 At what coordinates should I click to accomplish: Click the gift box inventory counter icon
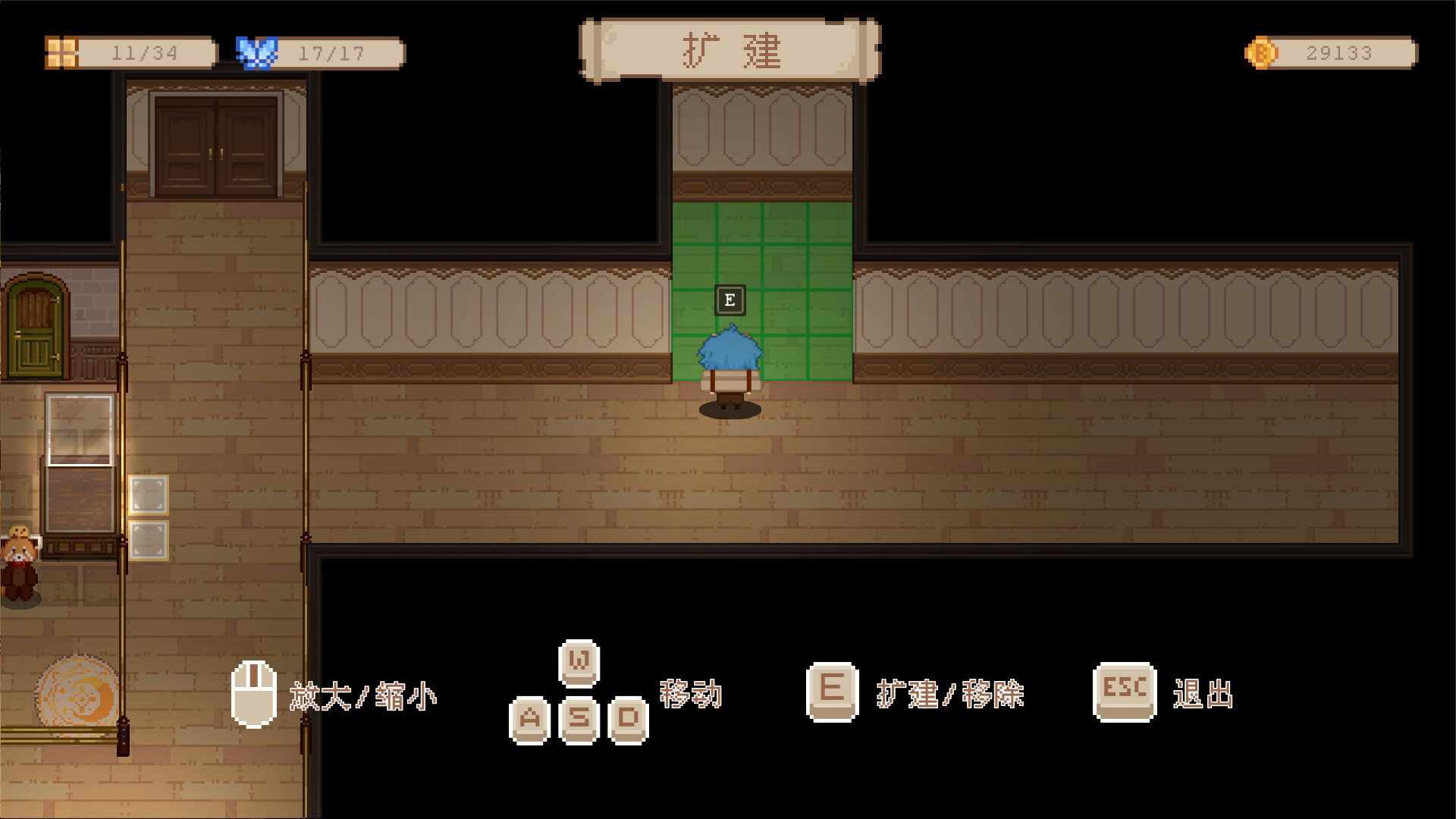(61, 52)
